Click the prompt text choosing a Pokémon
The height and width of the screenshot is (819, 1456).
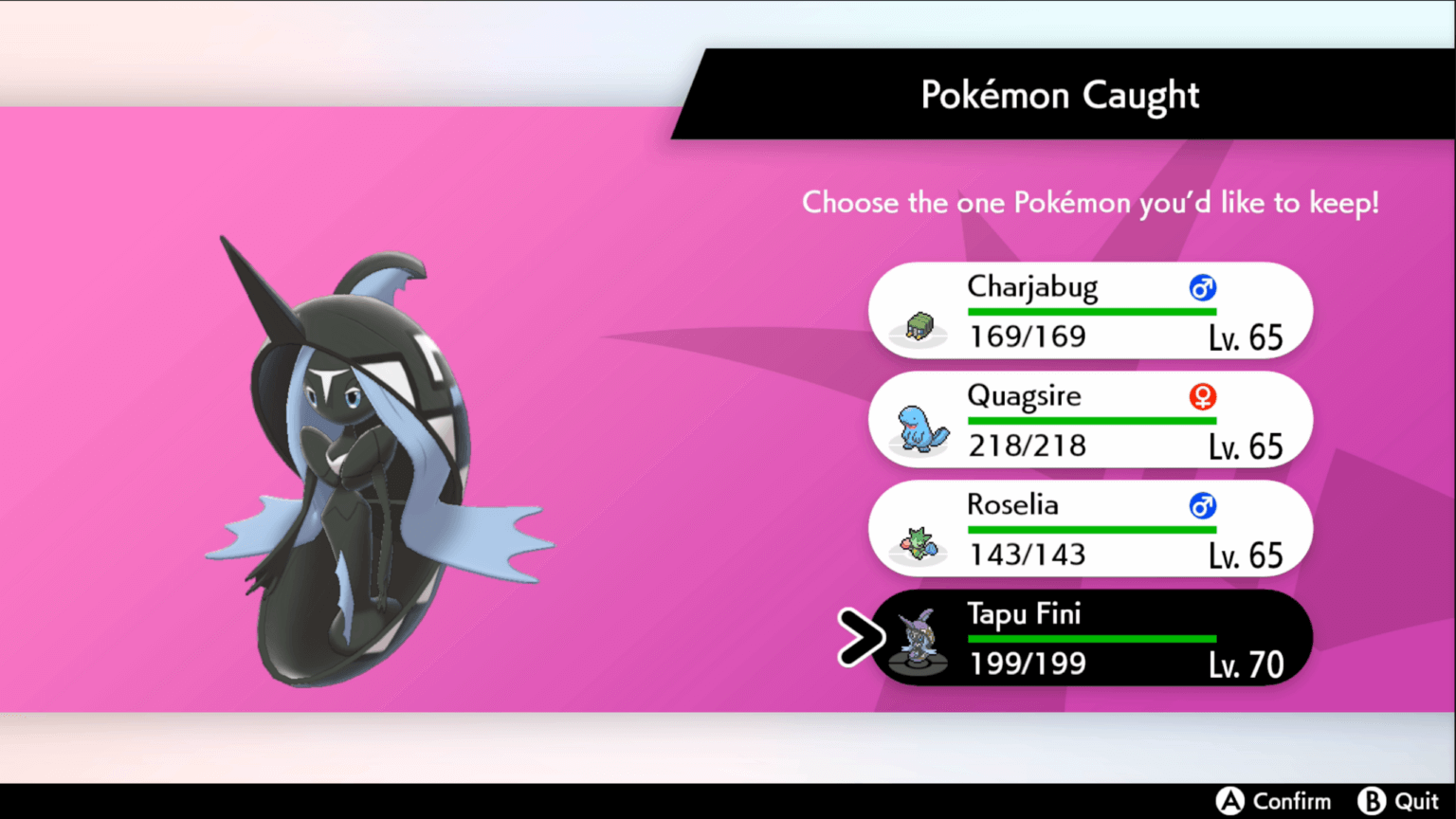(1090, 203)
